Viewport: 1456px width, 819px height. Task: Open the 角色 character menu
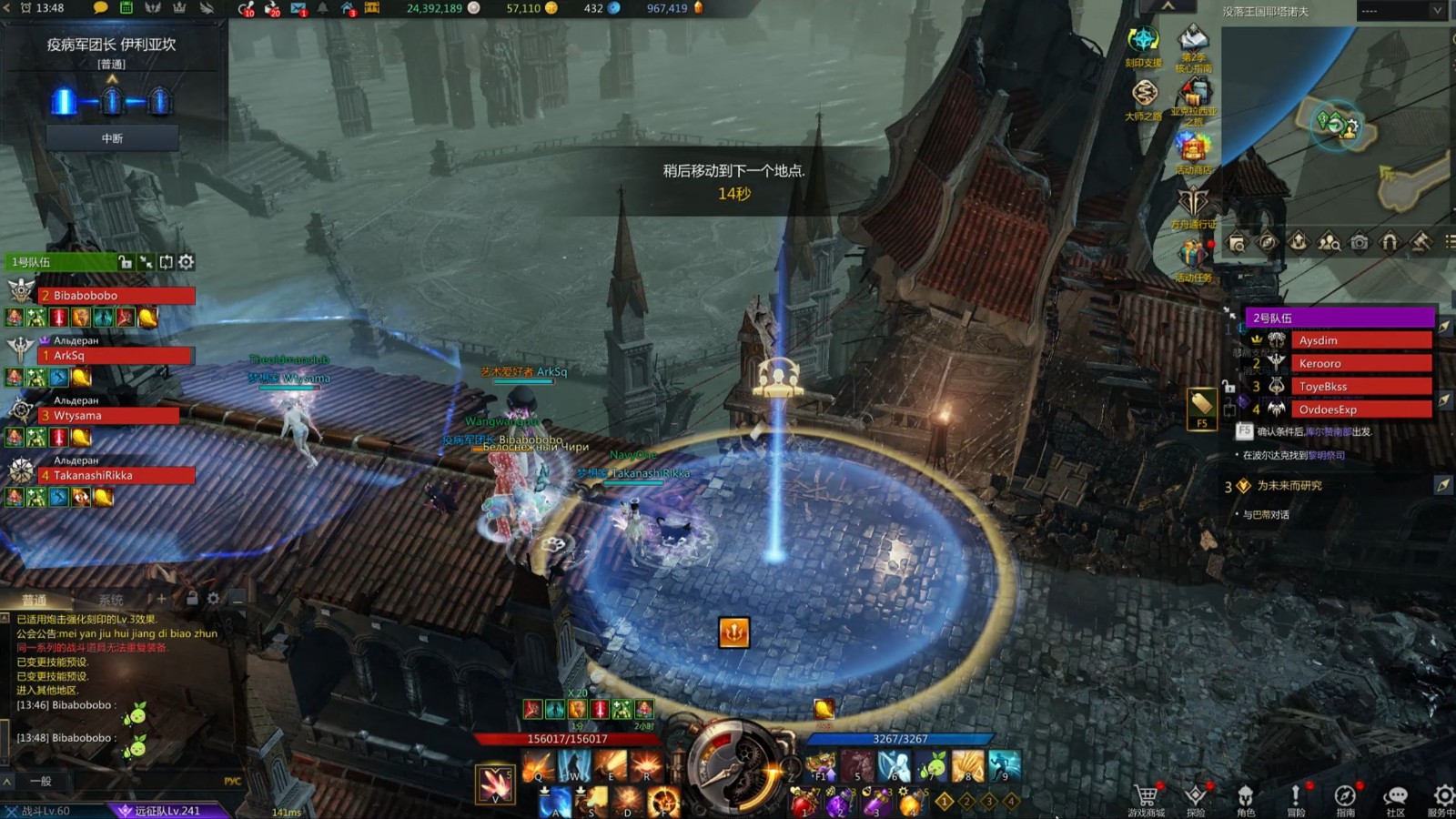coord(1246,799)
